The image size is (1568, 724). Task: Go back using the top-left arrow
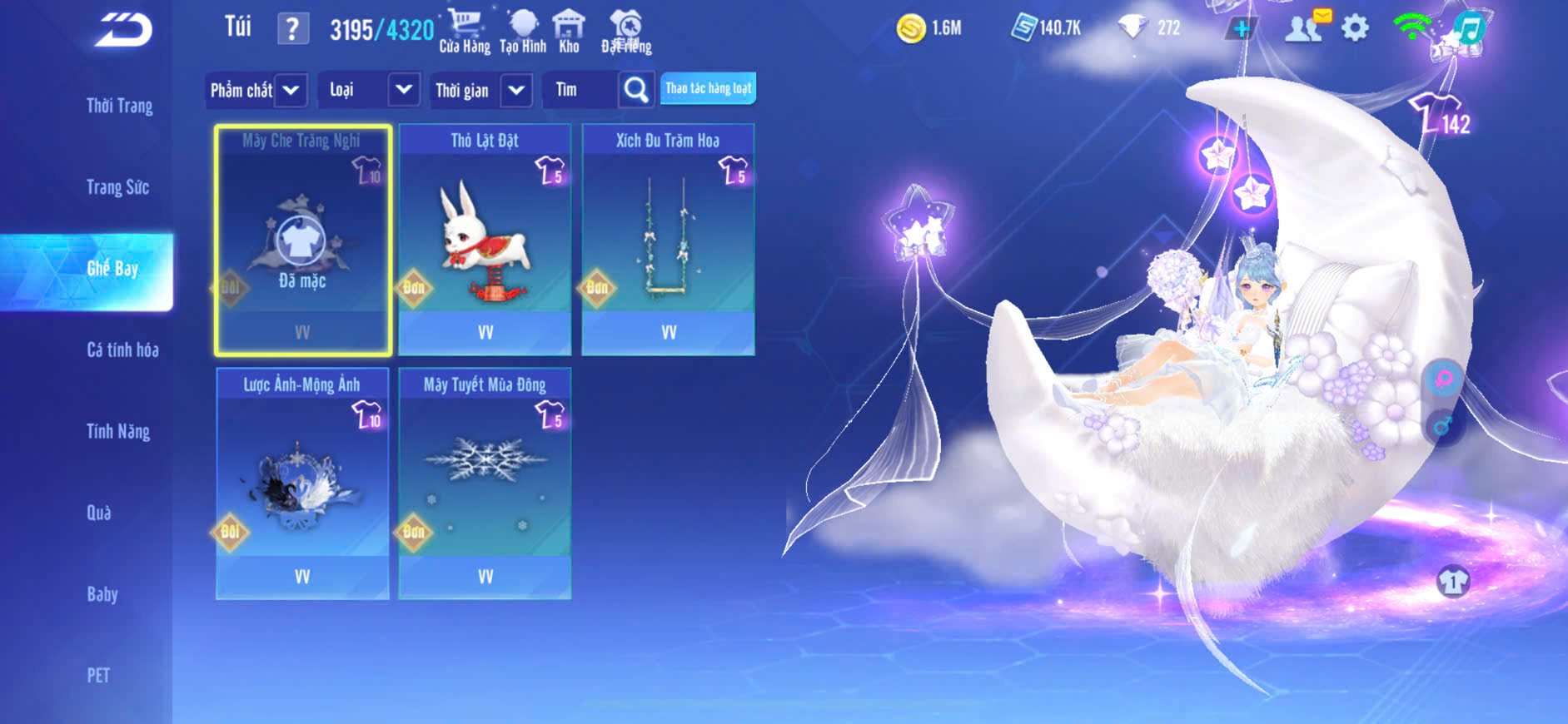pos(122,31)
